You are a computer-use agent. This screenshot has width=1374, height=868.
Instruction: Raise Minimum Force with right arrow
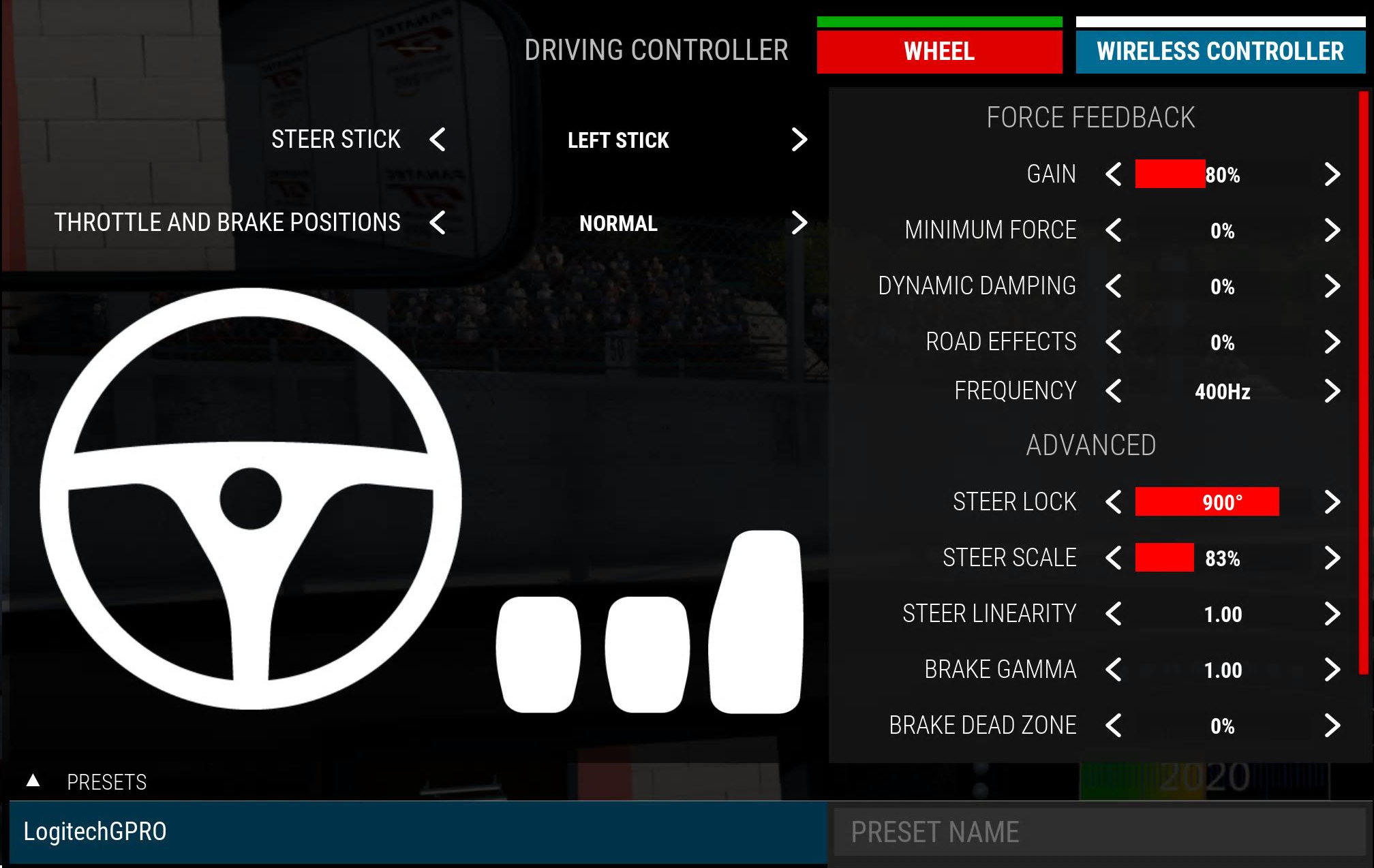(1332, 230)
